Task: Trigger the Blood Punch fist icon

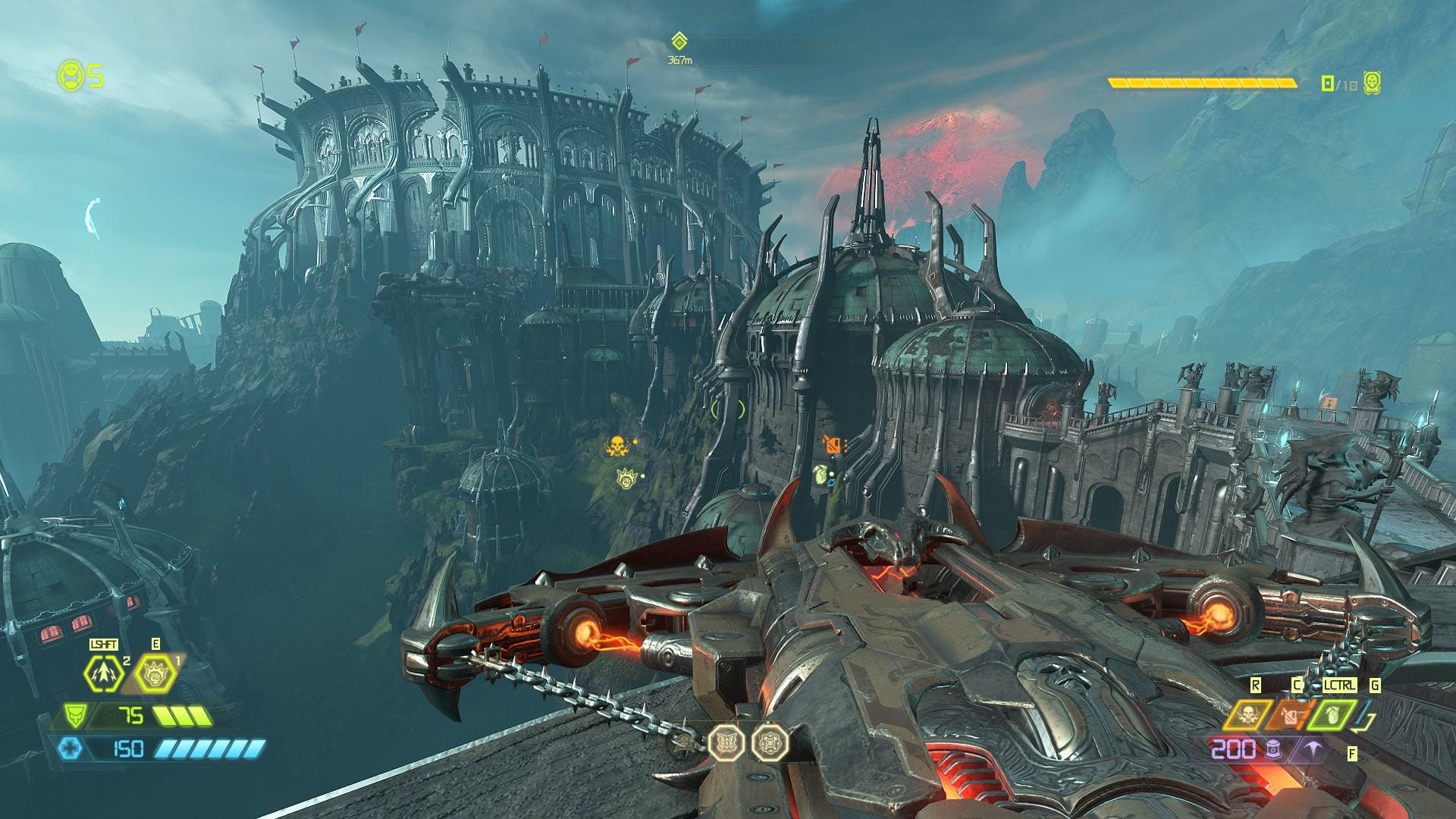Action: tap(155, 673)
